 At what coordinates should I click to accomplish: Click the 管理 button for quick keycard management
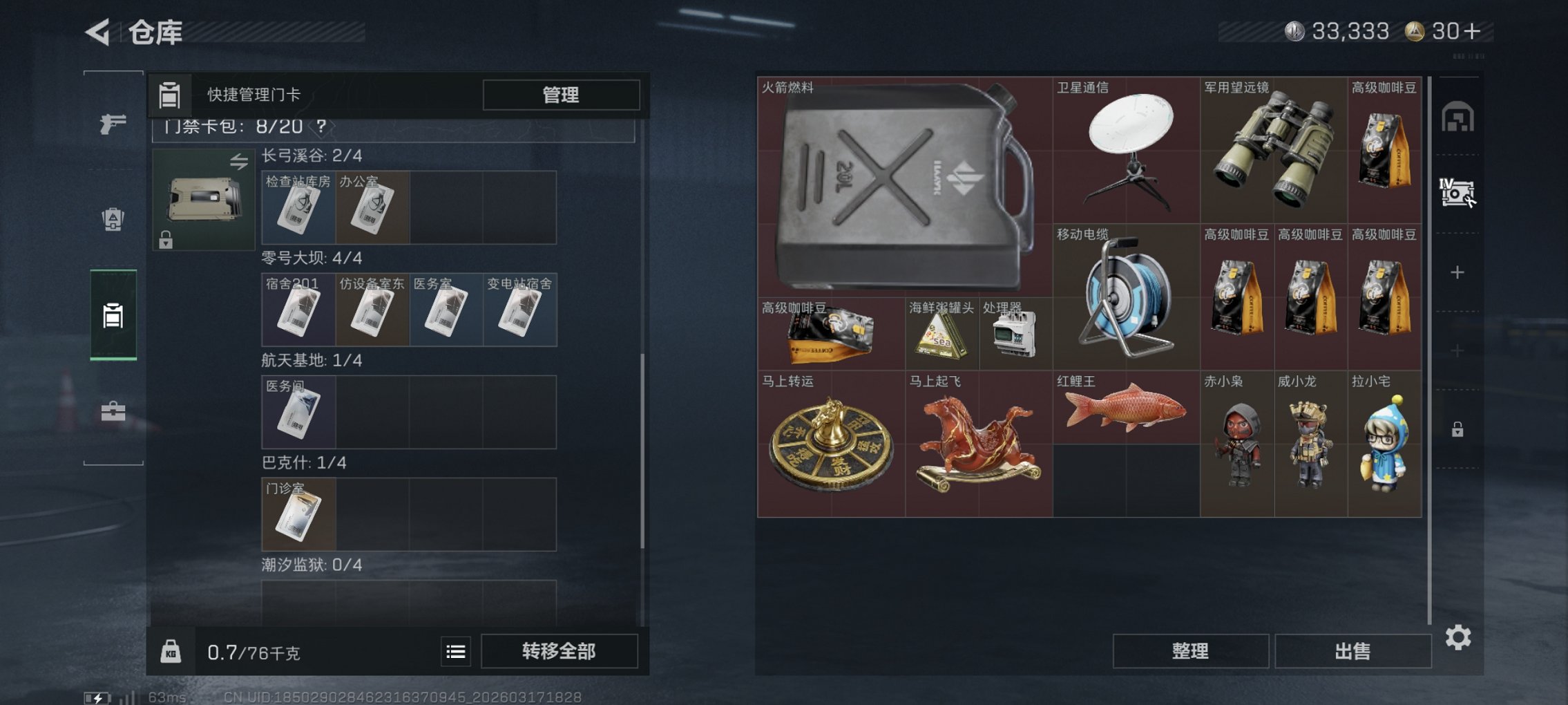point(561,95)
